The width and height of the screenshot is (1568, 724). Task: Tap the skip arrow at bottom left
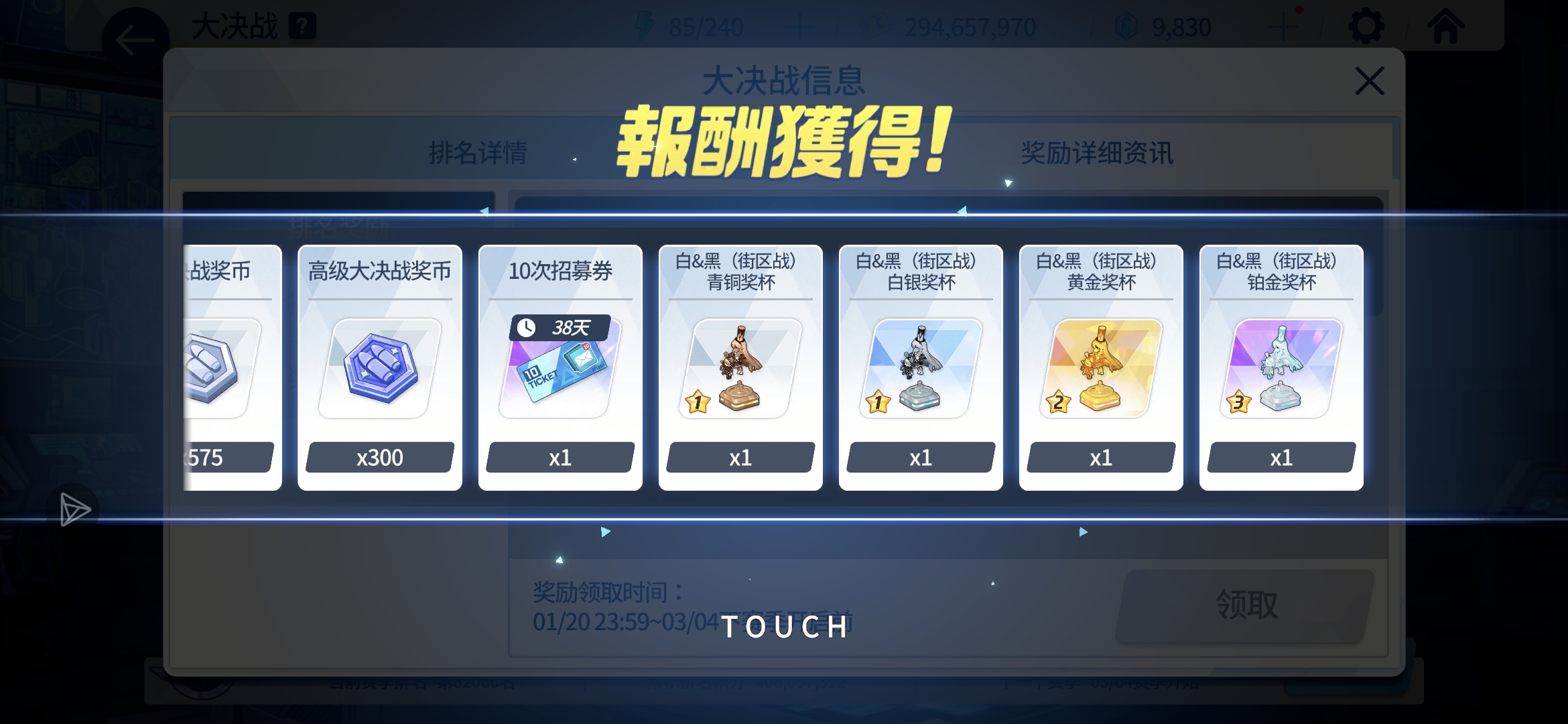pos(75,509)
